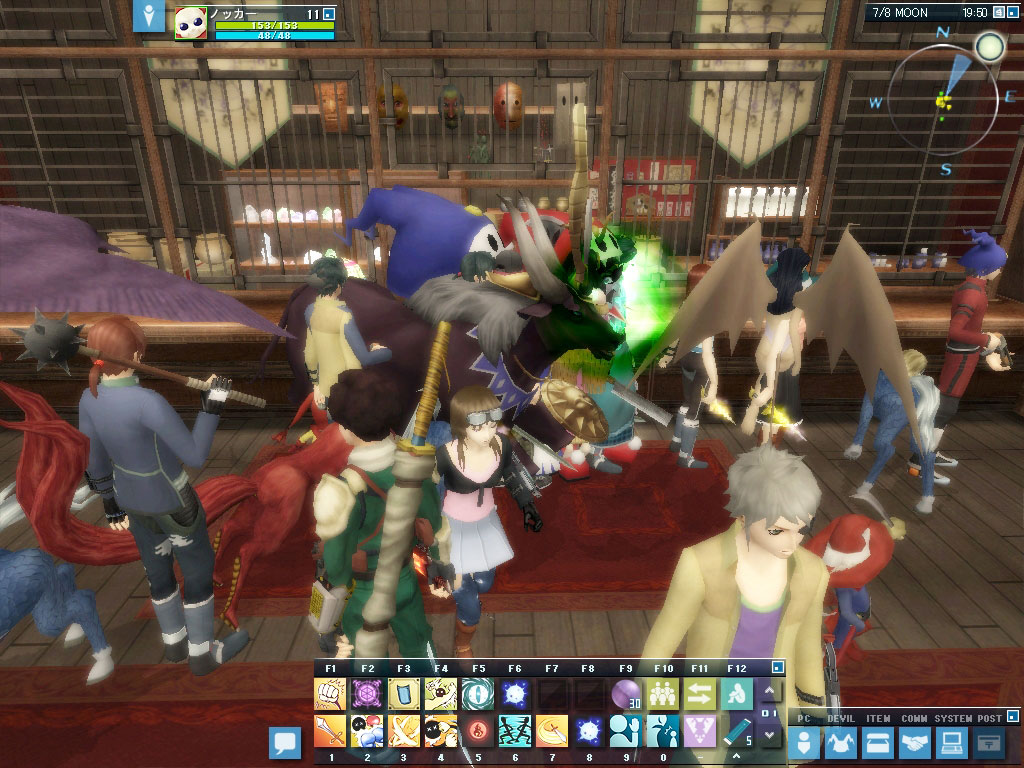Image resolution: width=1024 pixels, height=768 pixels.
Task: Use the sitting figure rest action
Action: coord(736,694)
